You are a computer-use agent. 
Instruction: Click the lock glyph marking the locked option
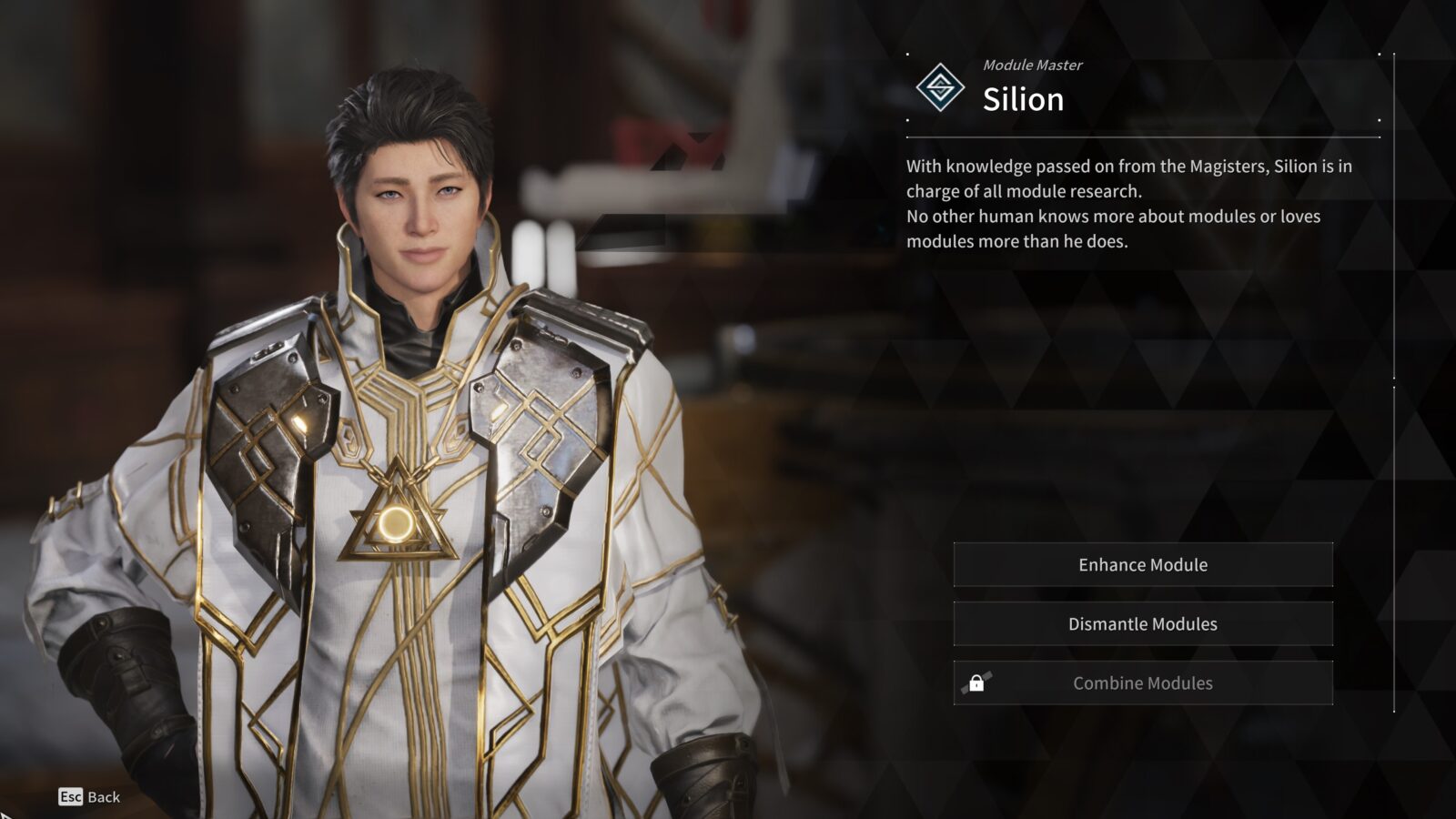(978, 682)
